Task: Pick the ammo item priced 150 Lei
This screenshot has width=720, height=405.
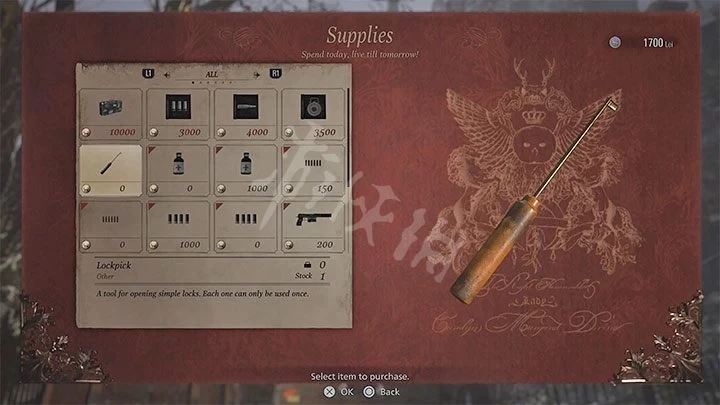Action: 314,170
